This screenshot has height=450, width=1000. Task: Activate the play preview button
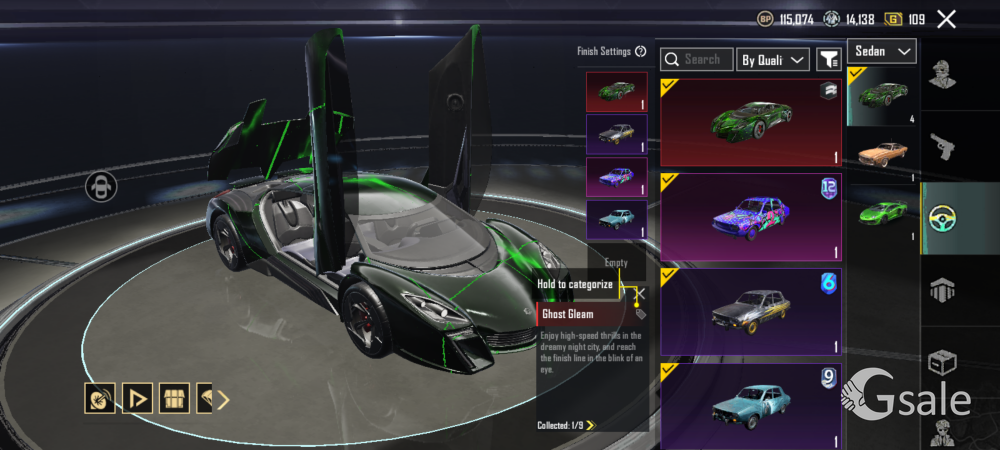pos(137,399)
